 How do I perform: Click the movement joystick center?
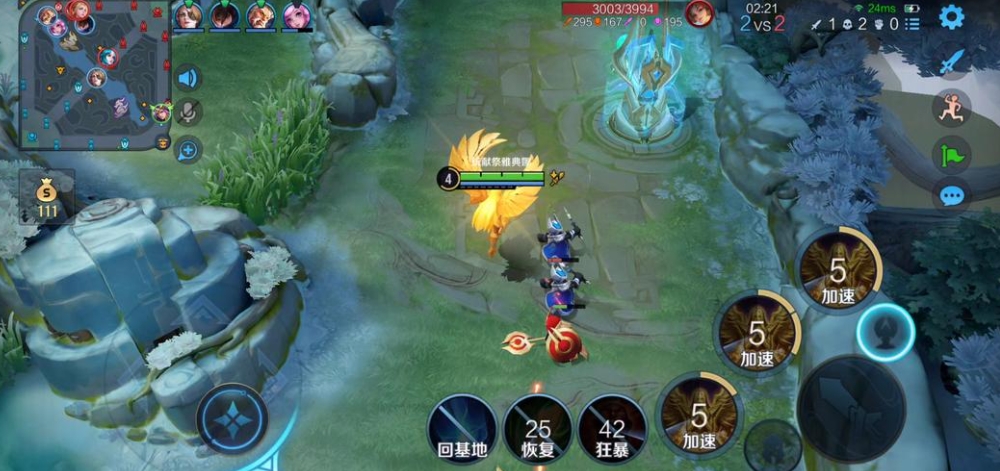tap(232, 419)
